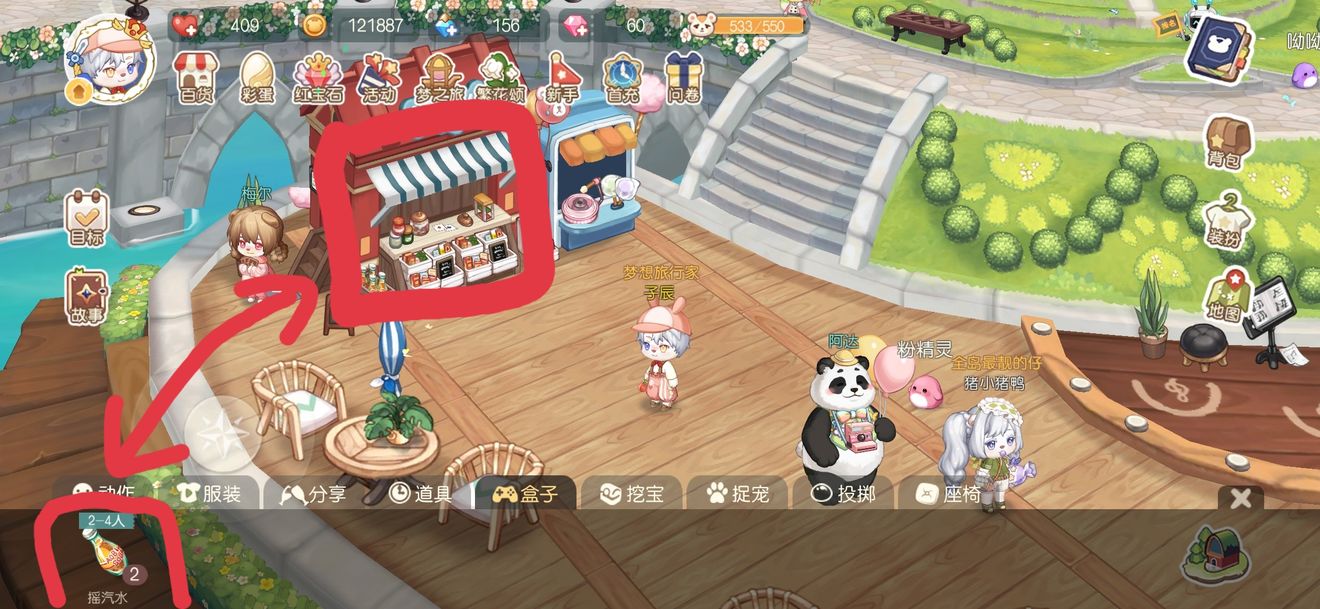Open the 百货 department store icon
1320x609 pixels.
pos(198,76)
